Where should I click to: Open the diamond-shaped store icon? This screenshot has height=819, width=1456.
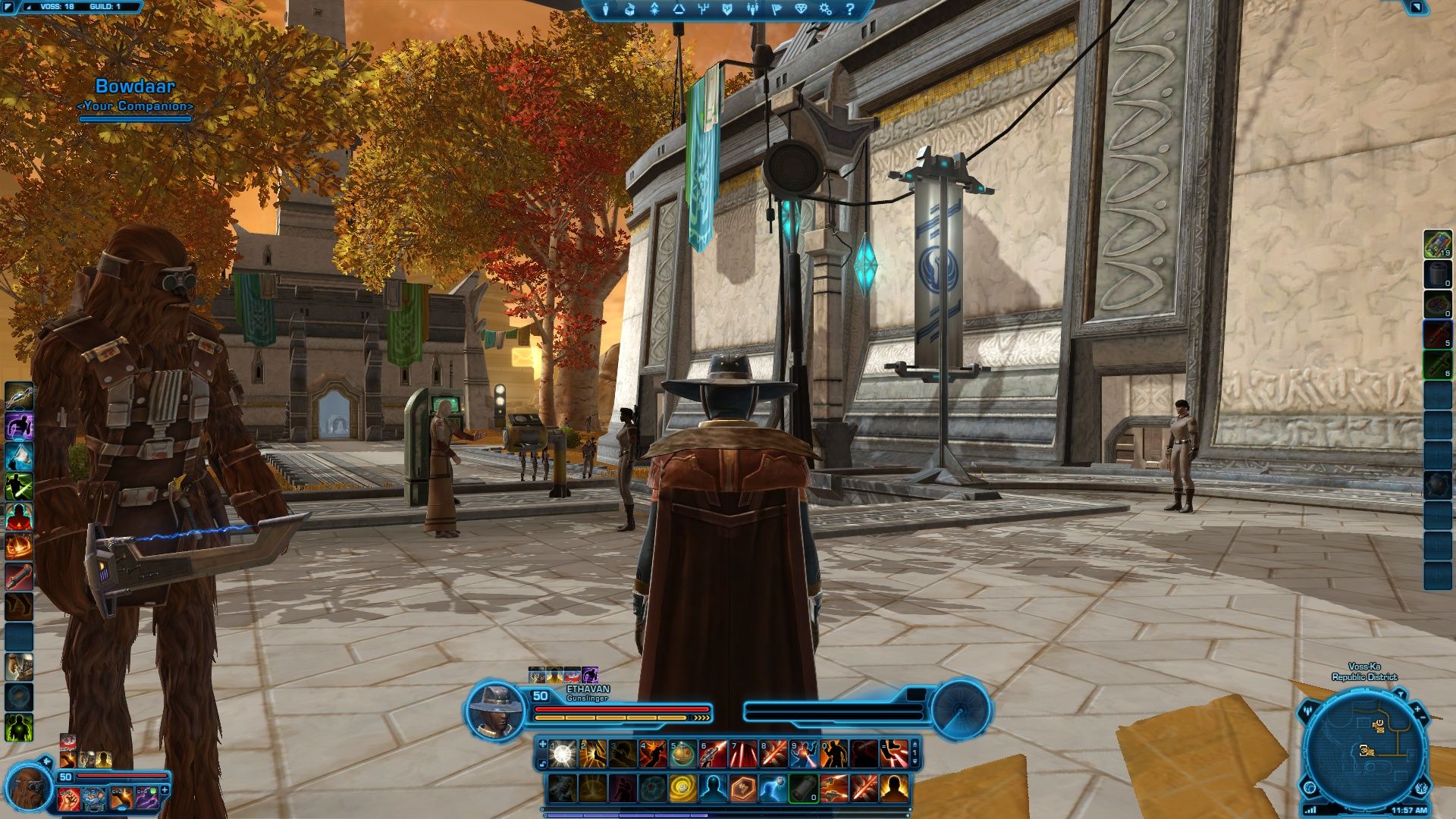click(801, 9)
